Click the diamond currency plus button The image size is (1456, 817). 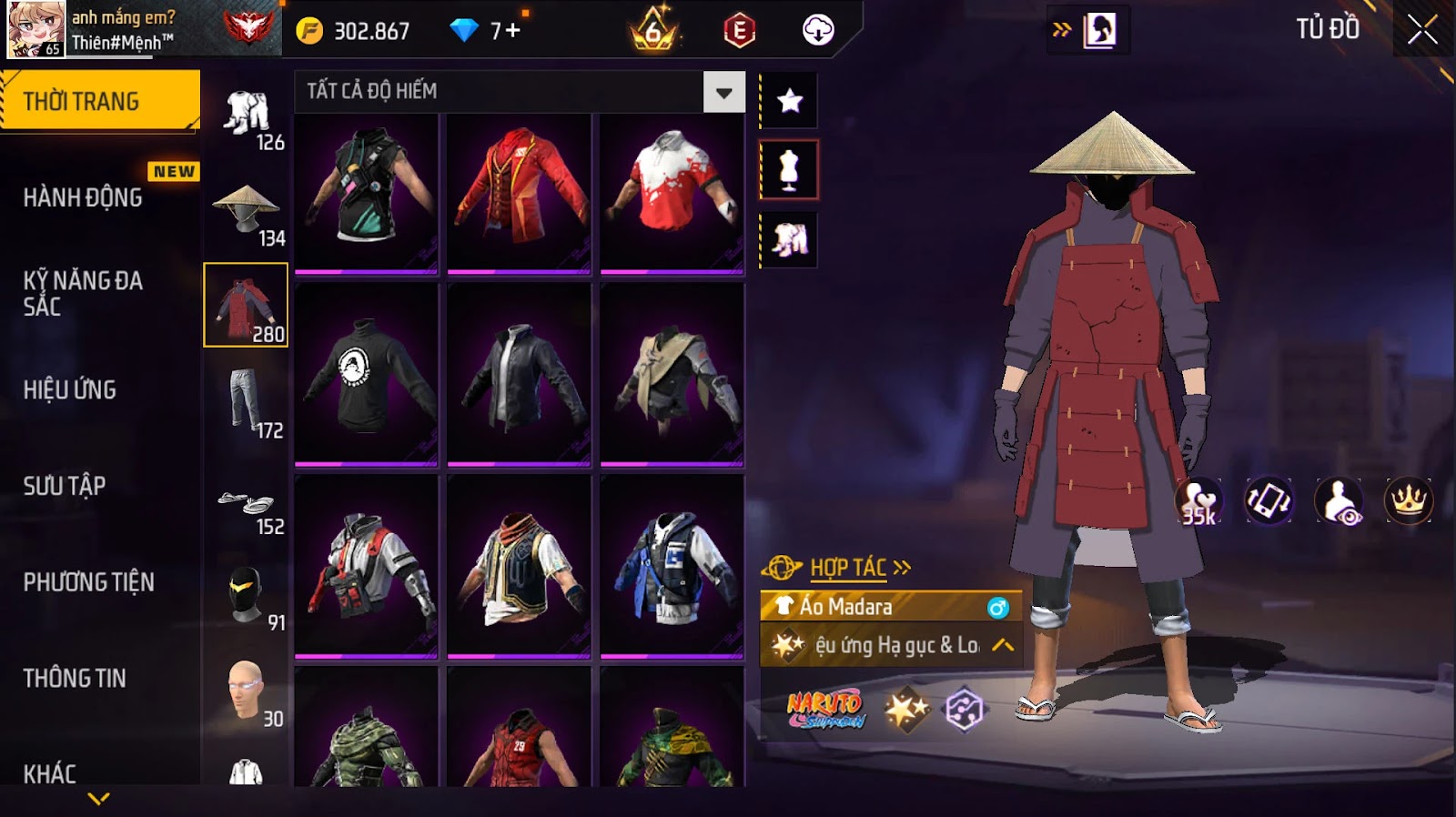tap(512, 31)
